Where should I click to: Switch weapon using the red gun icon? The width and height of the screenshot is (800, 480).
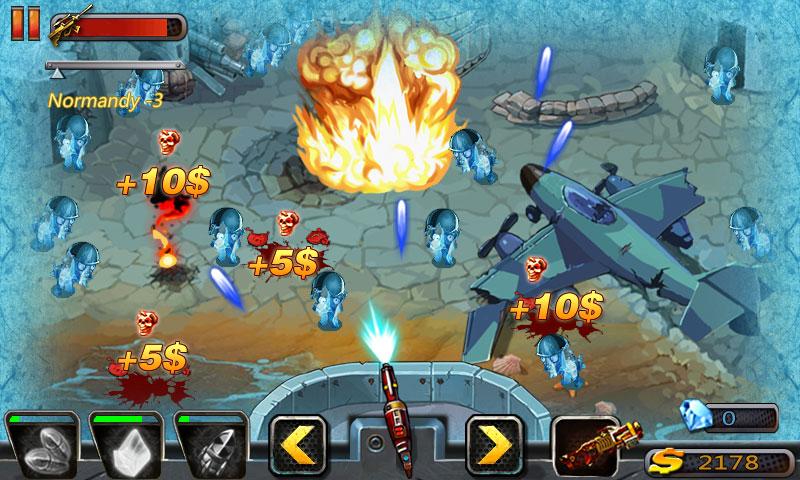point(592,447)
